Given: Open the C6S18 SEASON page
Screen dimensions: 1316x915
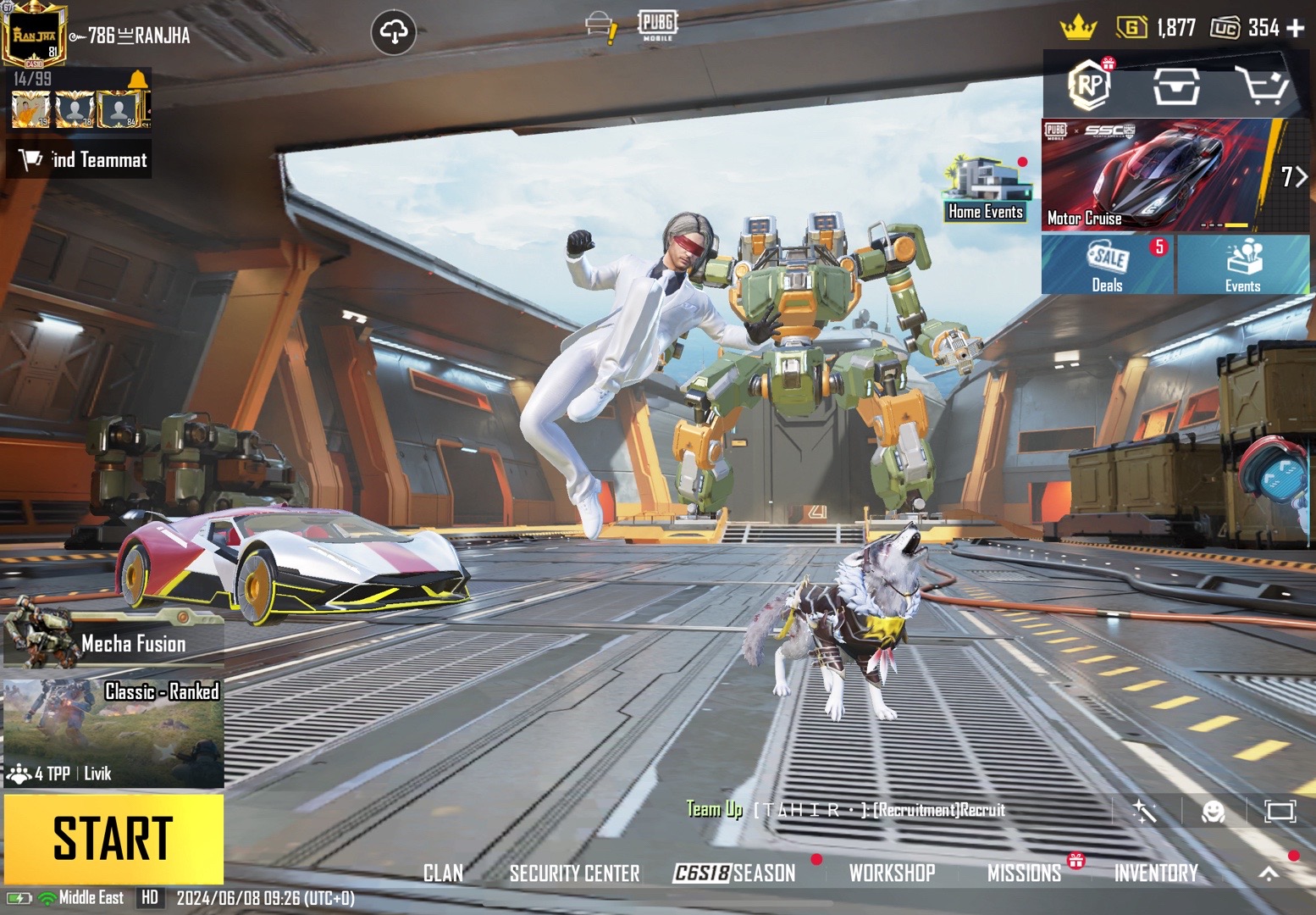Looking at the screenshot, I should coord(734,873).
